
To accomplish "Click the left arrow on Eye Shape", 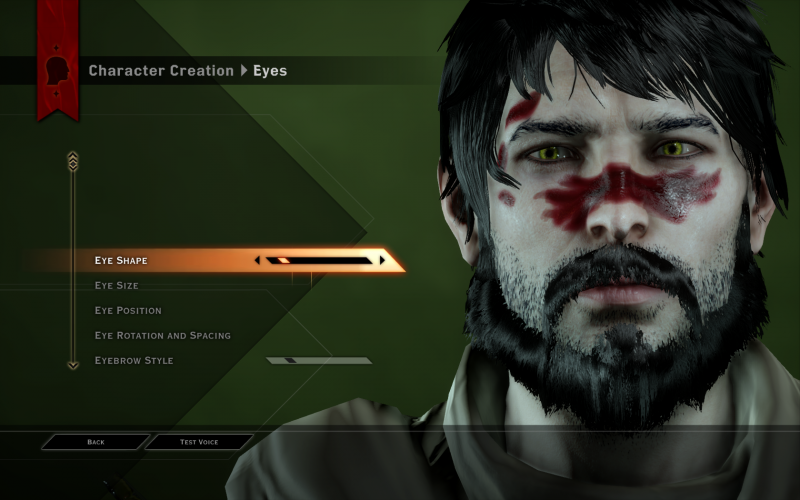I will point(258,261).
